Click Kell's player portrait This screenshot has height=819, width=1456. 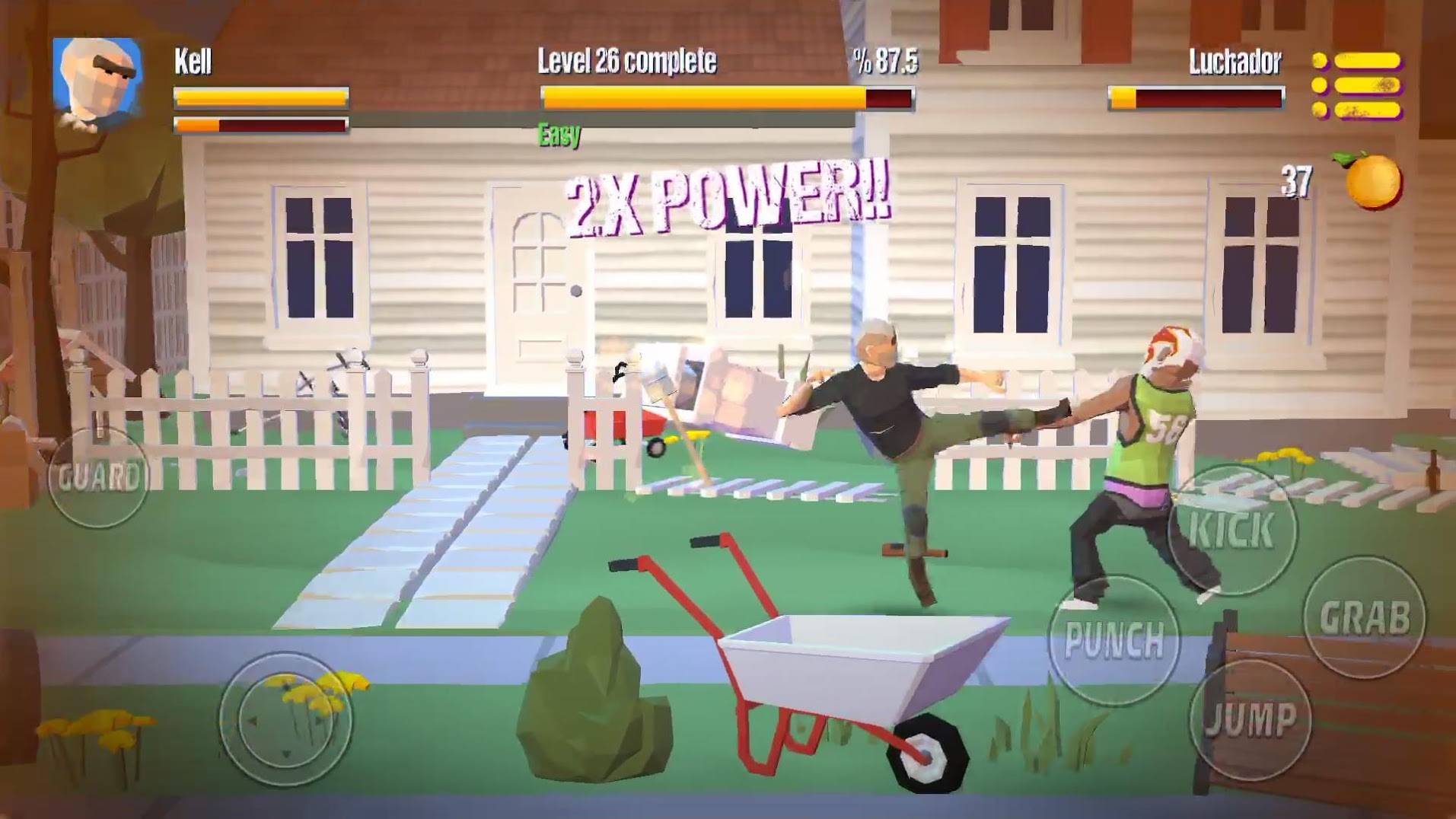click(x=98, y=83)
